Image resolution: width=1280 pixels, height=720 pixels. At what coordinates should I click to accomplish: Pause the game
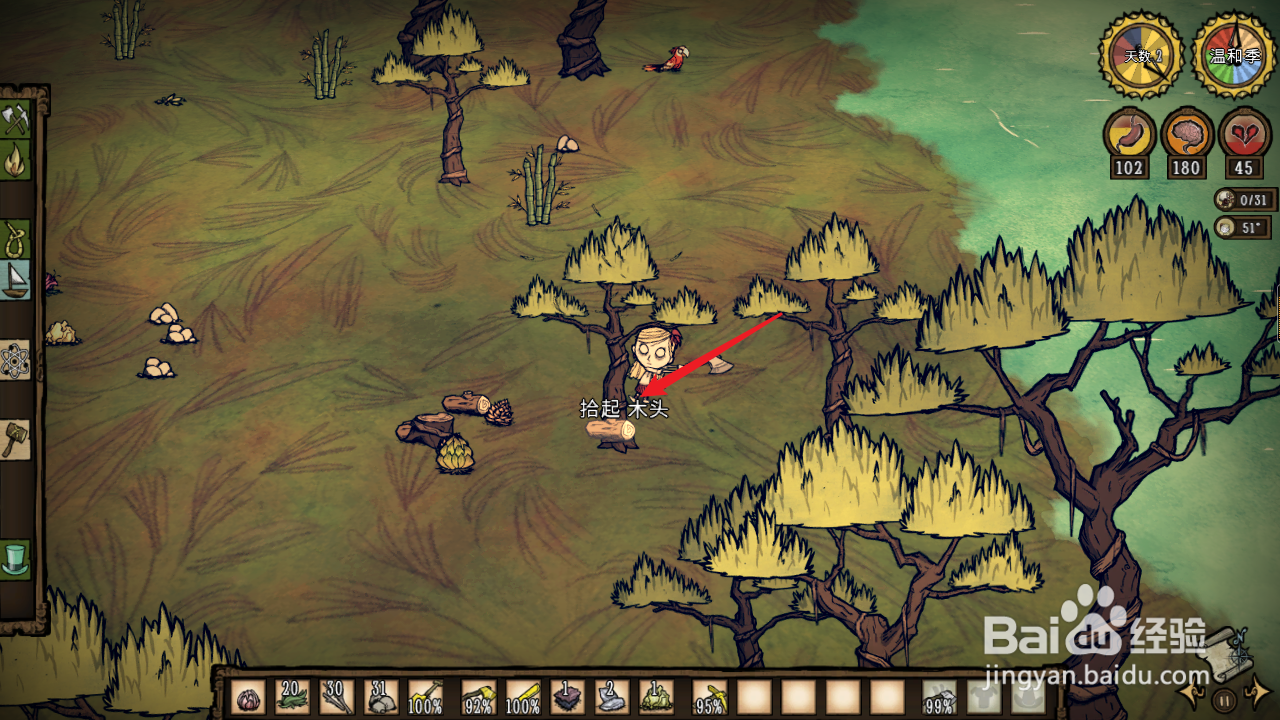coord(1224,699)
